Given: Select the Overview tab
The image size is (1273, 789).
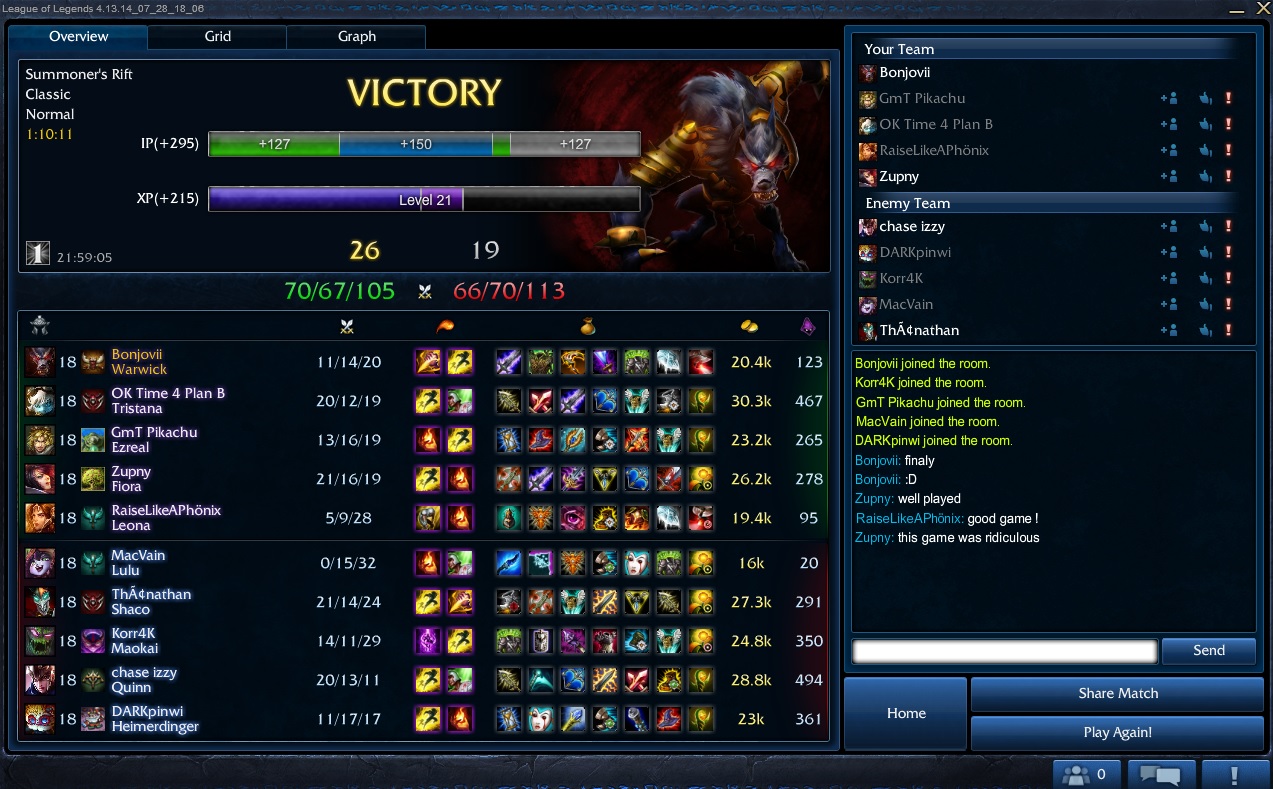Looking at the screenshot, I should 79,37.
